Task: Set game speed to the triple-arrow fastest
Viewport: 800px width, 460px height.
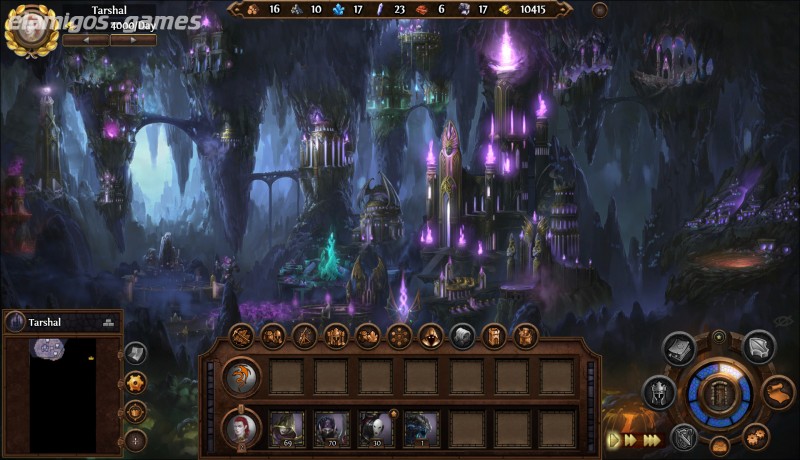Action: pos(652,439)
